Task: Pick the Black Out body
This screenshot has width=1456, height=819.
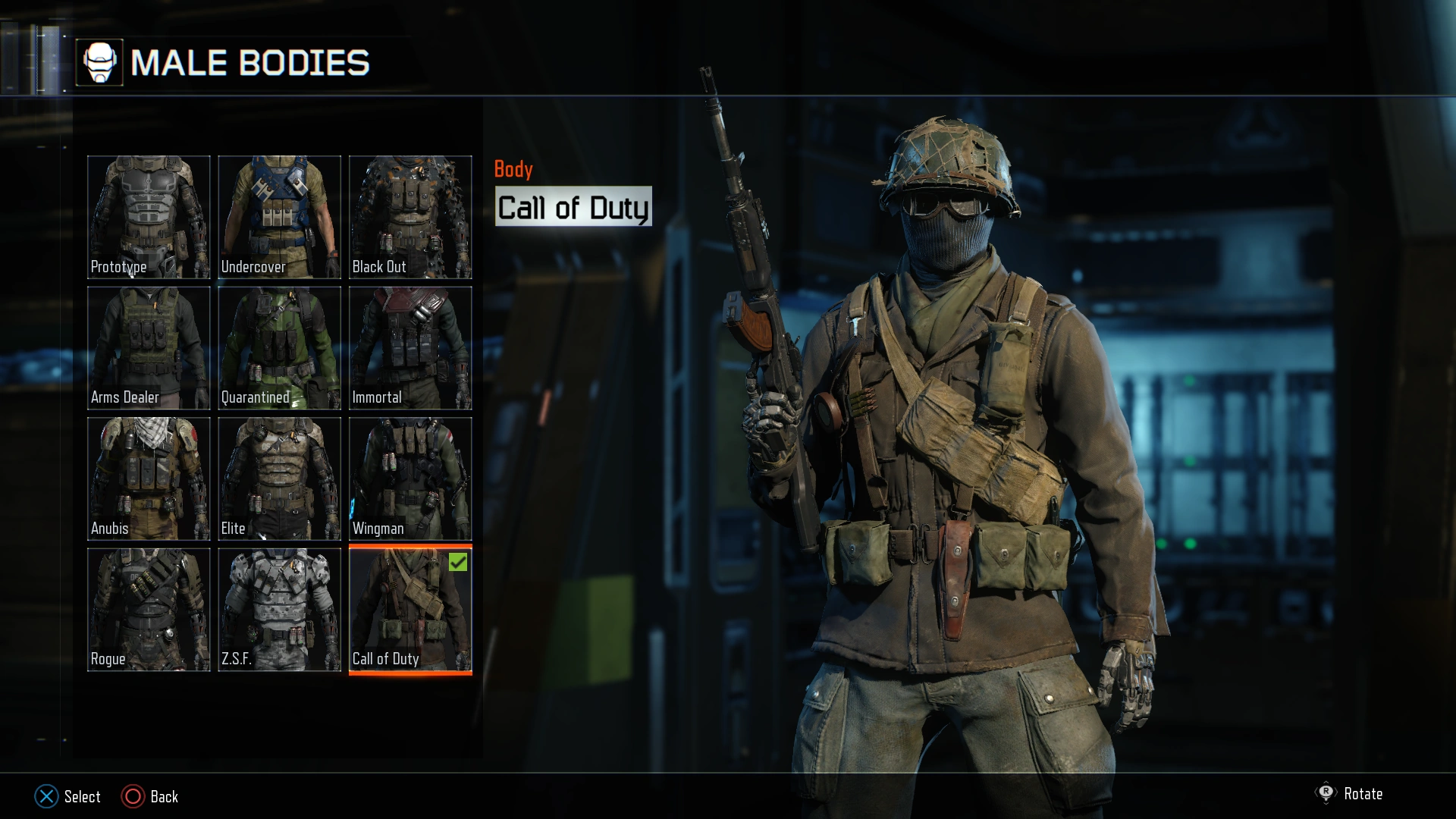Action: click(x=410, y=217)
